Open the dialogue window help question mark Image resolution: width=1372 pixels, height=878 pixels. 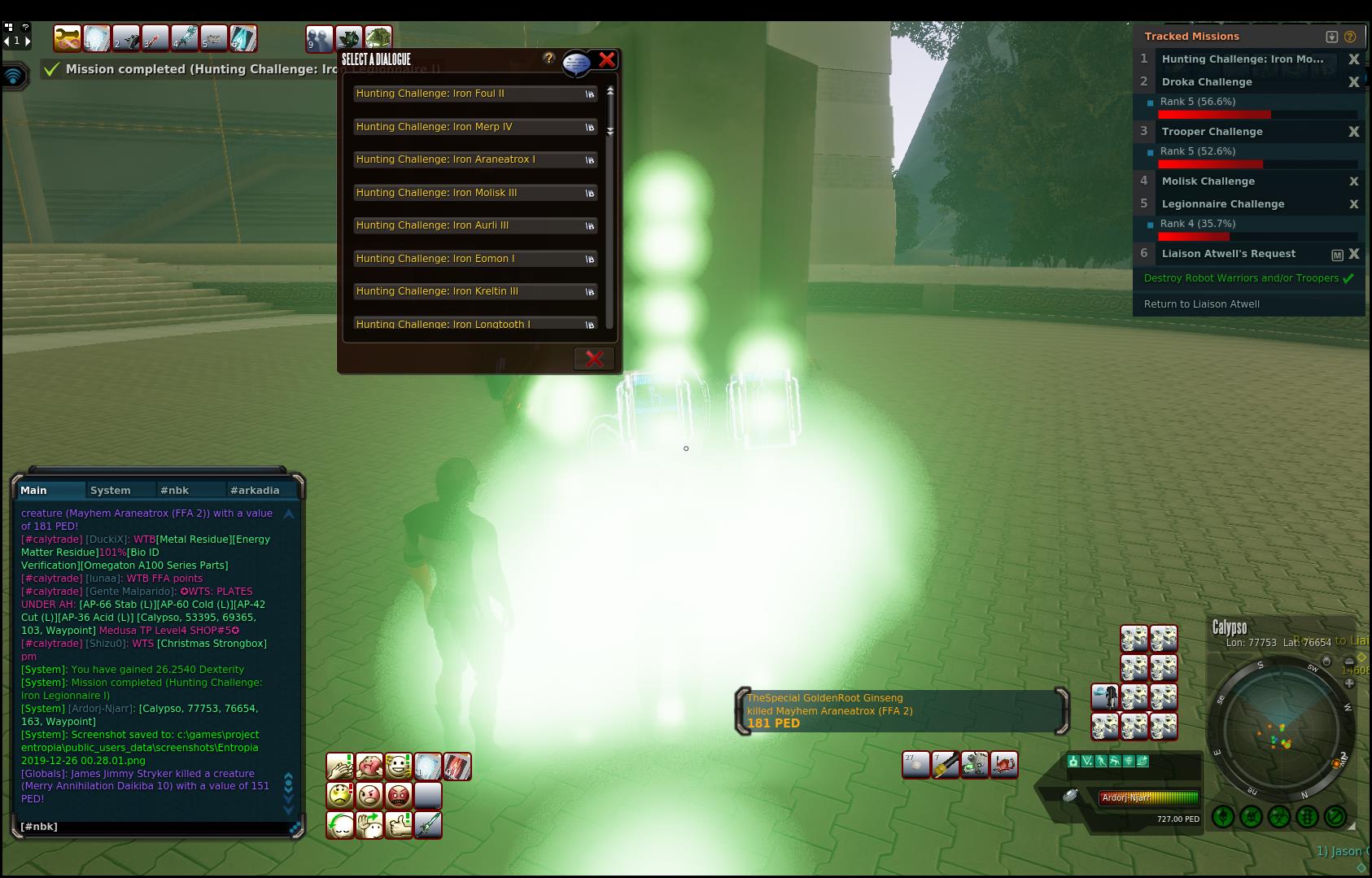click(x=549, y=59)
